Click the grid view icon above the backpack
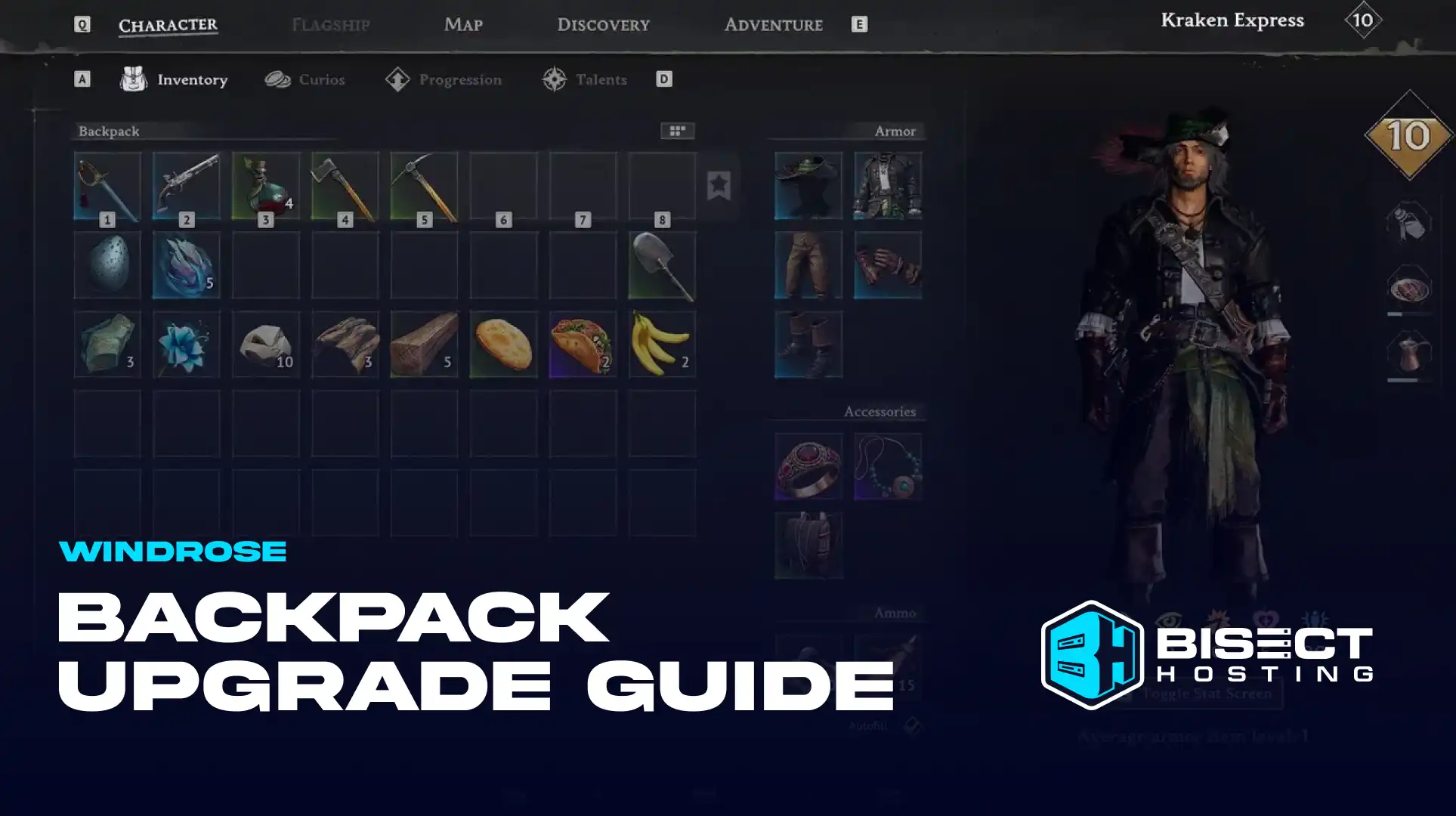 pos(677,130)
